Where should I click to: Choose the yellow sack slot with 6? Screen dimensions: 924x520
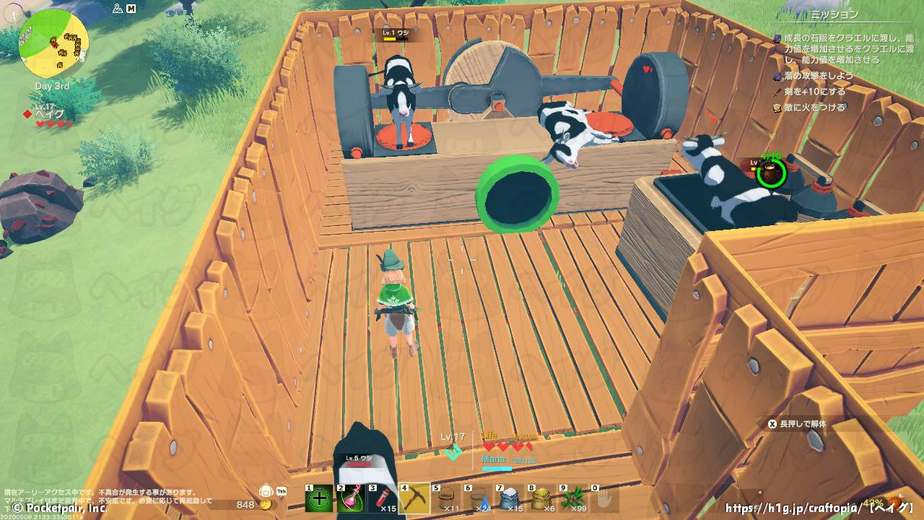coord(542,500)
